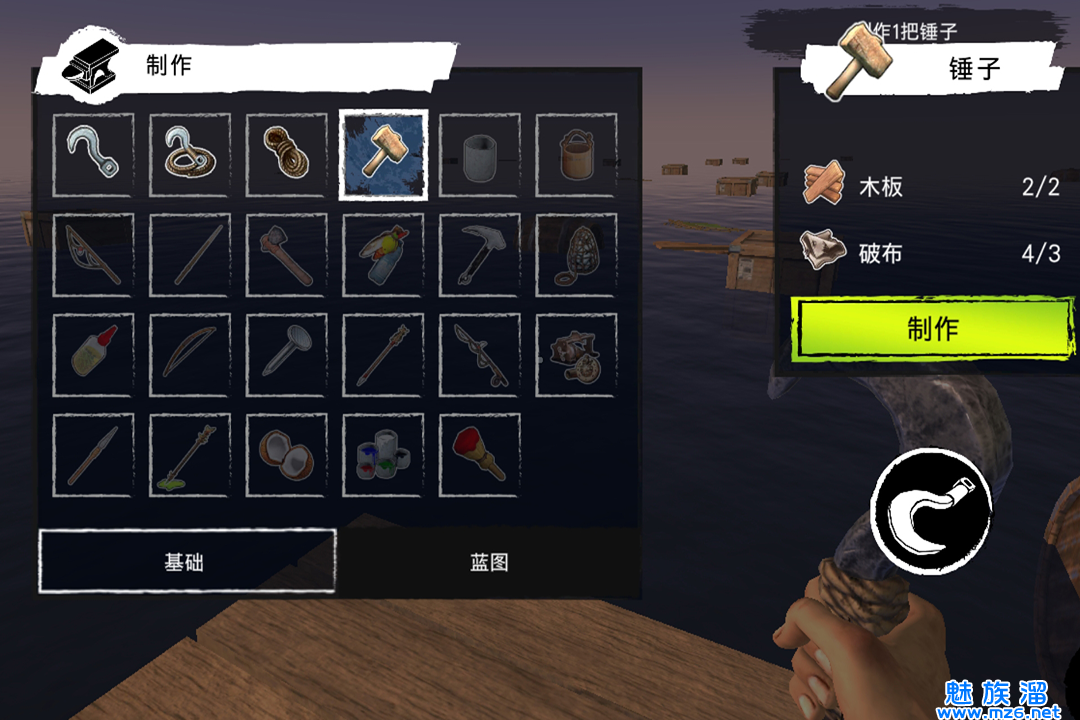1080x720 pixels.
Task: Choose the hook with coiled rope recipe
Action: point(190,154)
